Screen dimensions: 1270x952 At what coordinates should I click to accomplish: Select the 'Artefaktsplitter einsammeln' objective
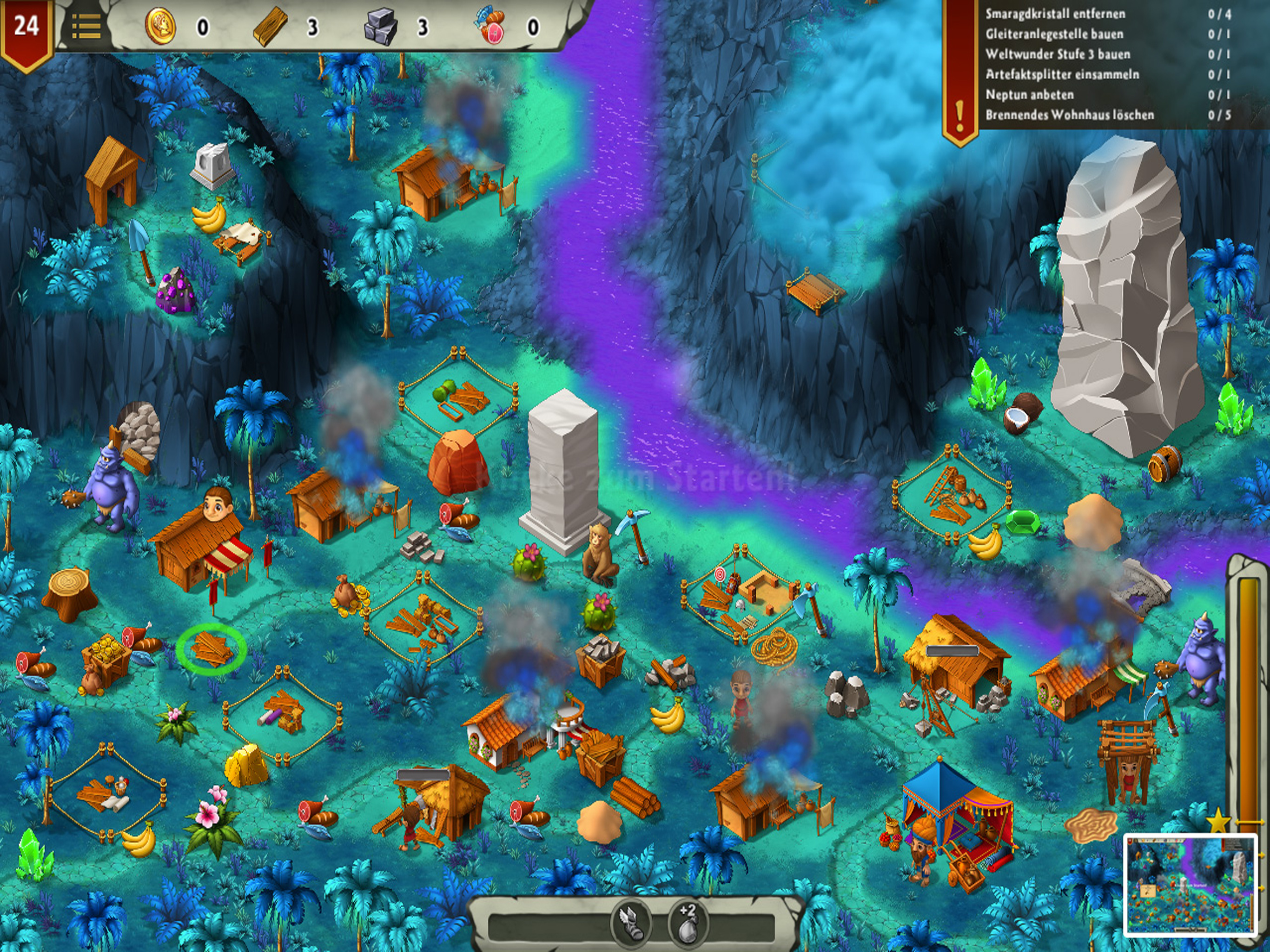coord(1062,74)
